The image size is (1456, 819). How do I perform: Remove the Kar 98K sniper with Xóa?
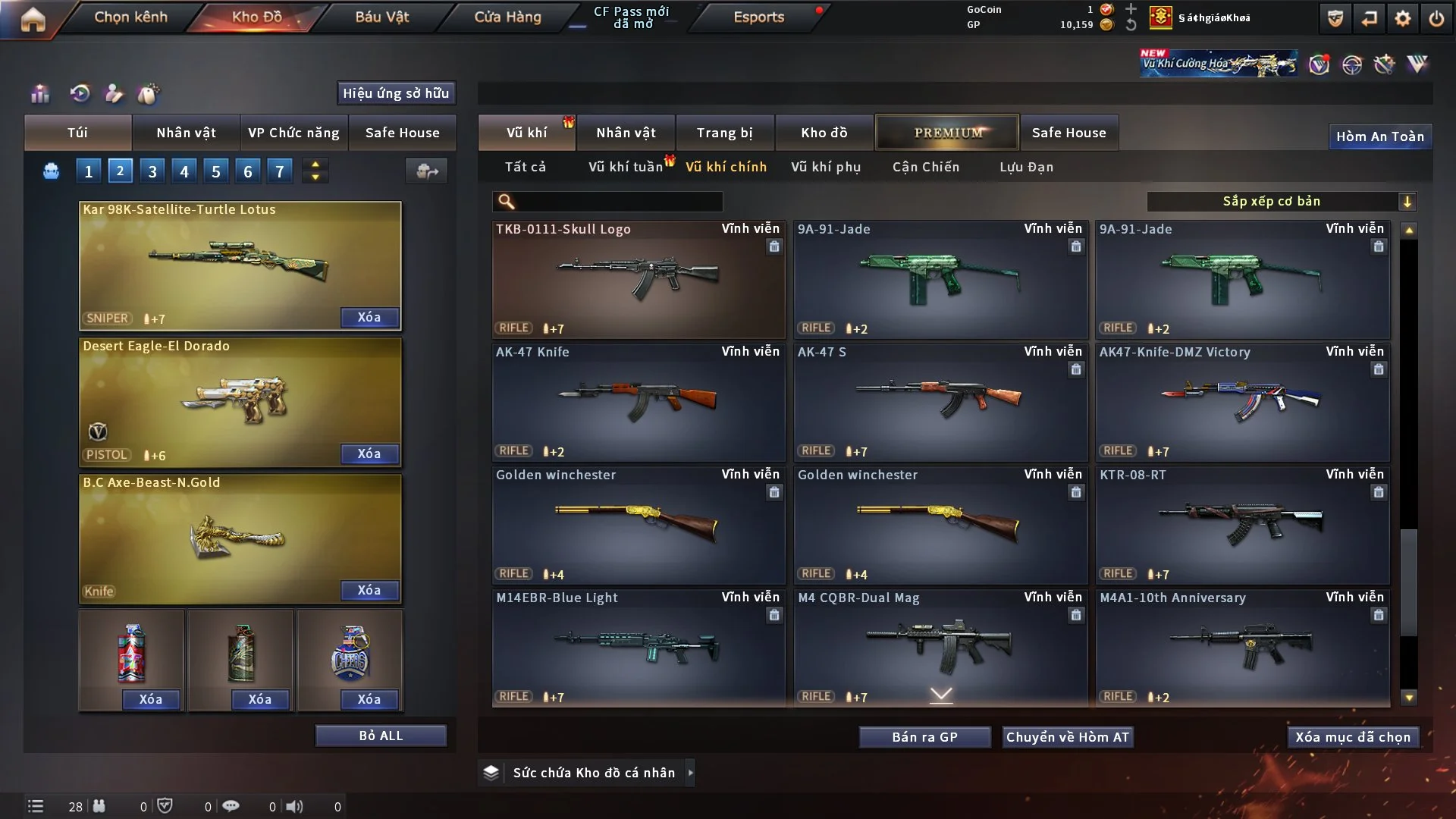[x=369, y=317]
